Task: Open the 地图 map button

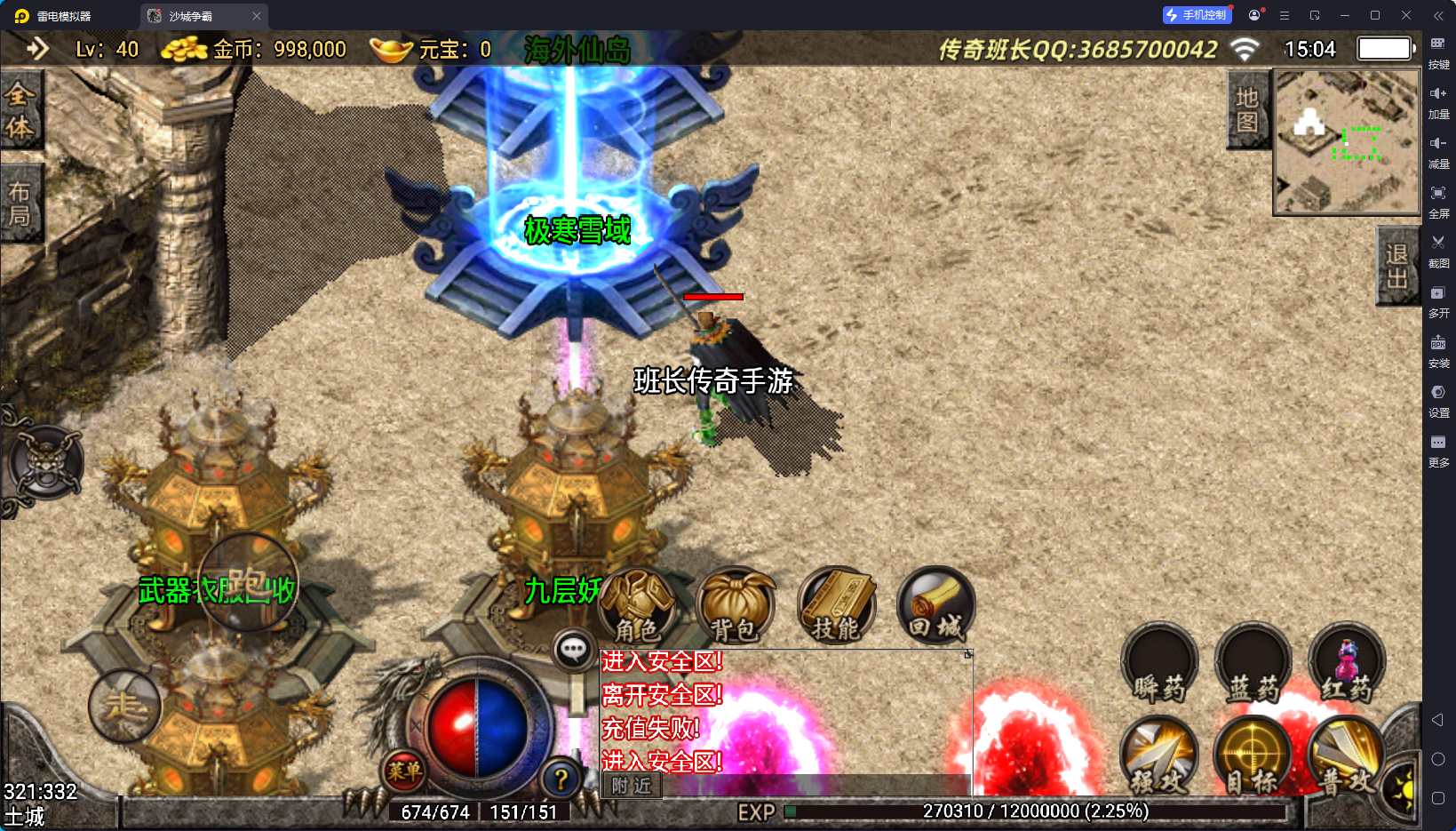Action: click(x=1247, y=110)
